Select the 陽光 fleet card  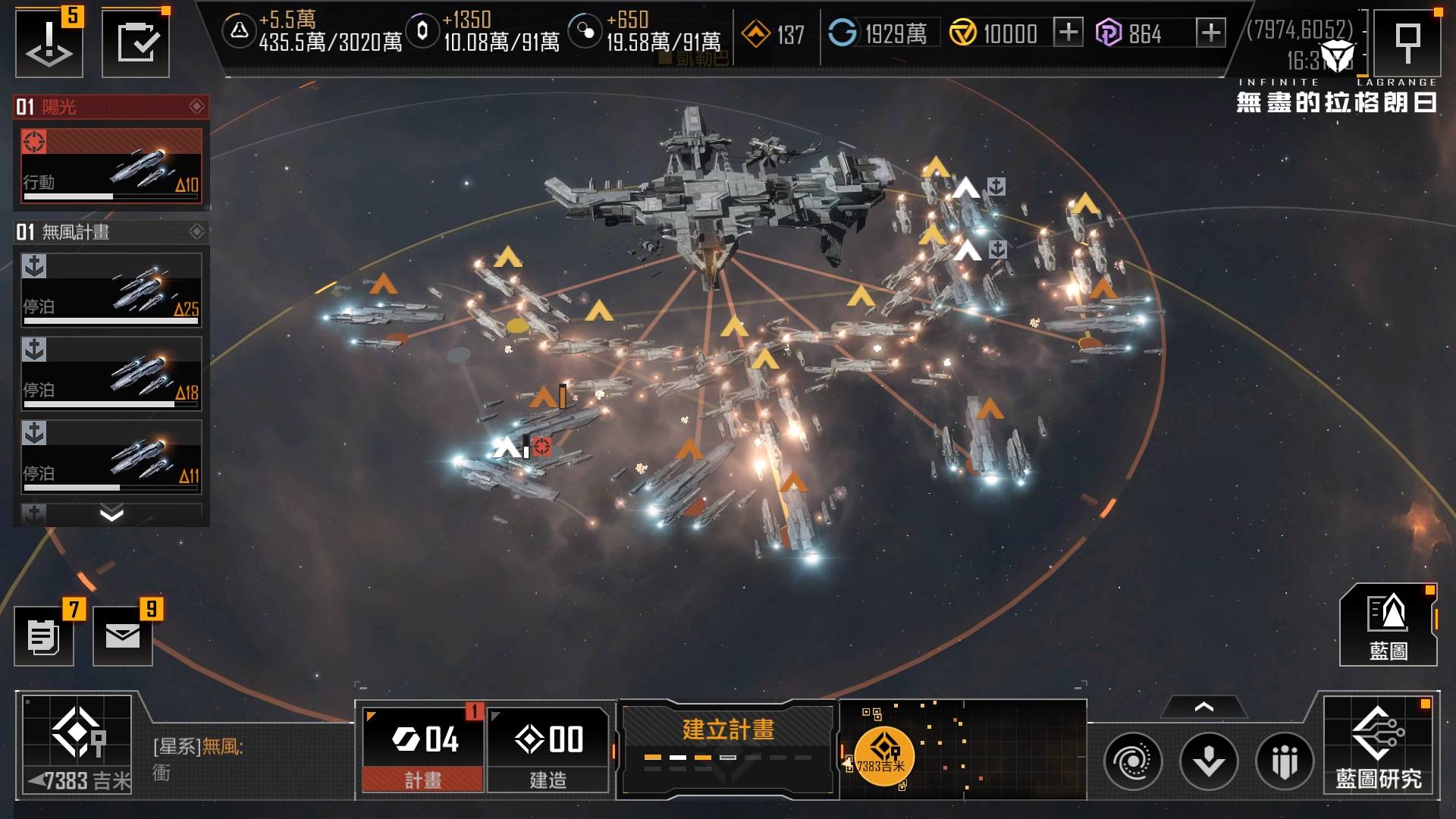coord(111,167)
